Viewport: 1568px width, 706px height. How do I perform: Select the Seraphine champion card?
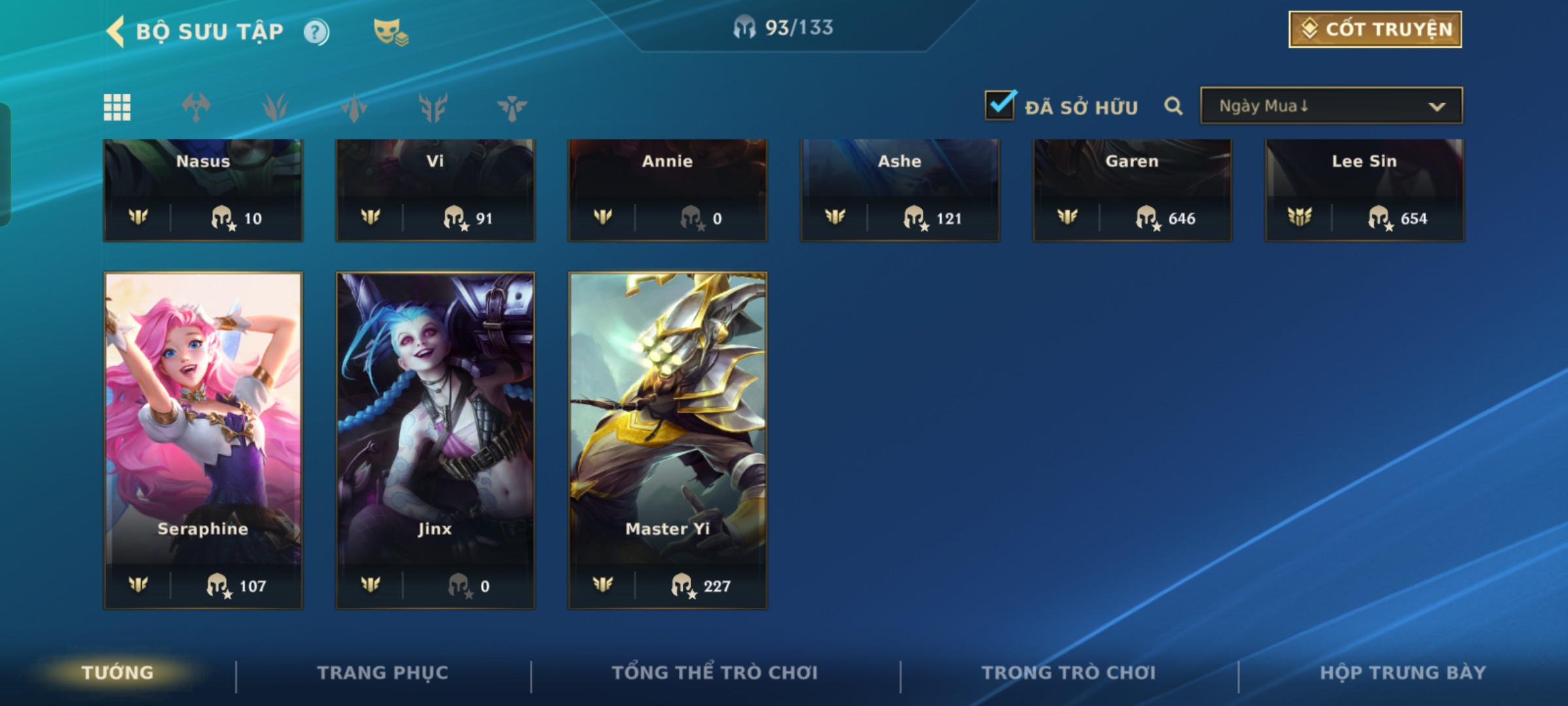click(x=203, y=439)
